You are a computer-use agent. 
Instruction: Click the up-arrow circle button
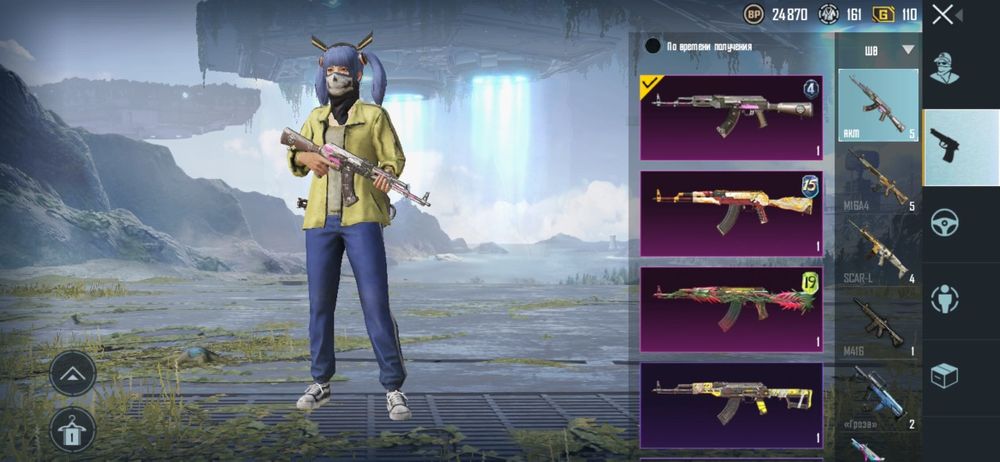point(73,374)
